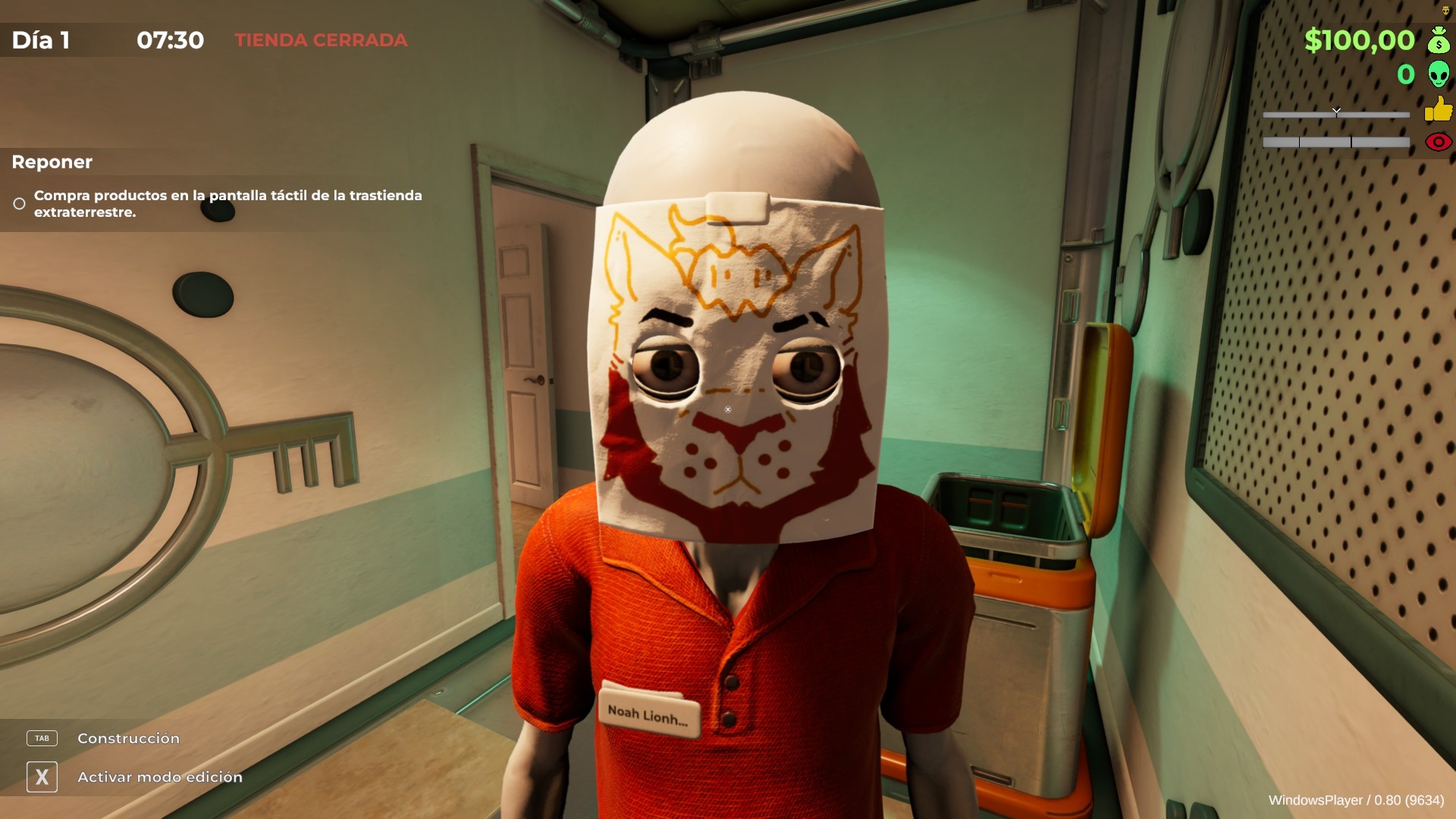Click the green alien head icon

pyautogui.click(x=1438, y=74)
